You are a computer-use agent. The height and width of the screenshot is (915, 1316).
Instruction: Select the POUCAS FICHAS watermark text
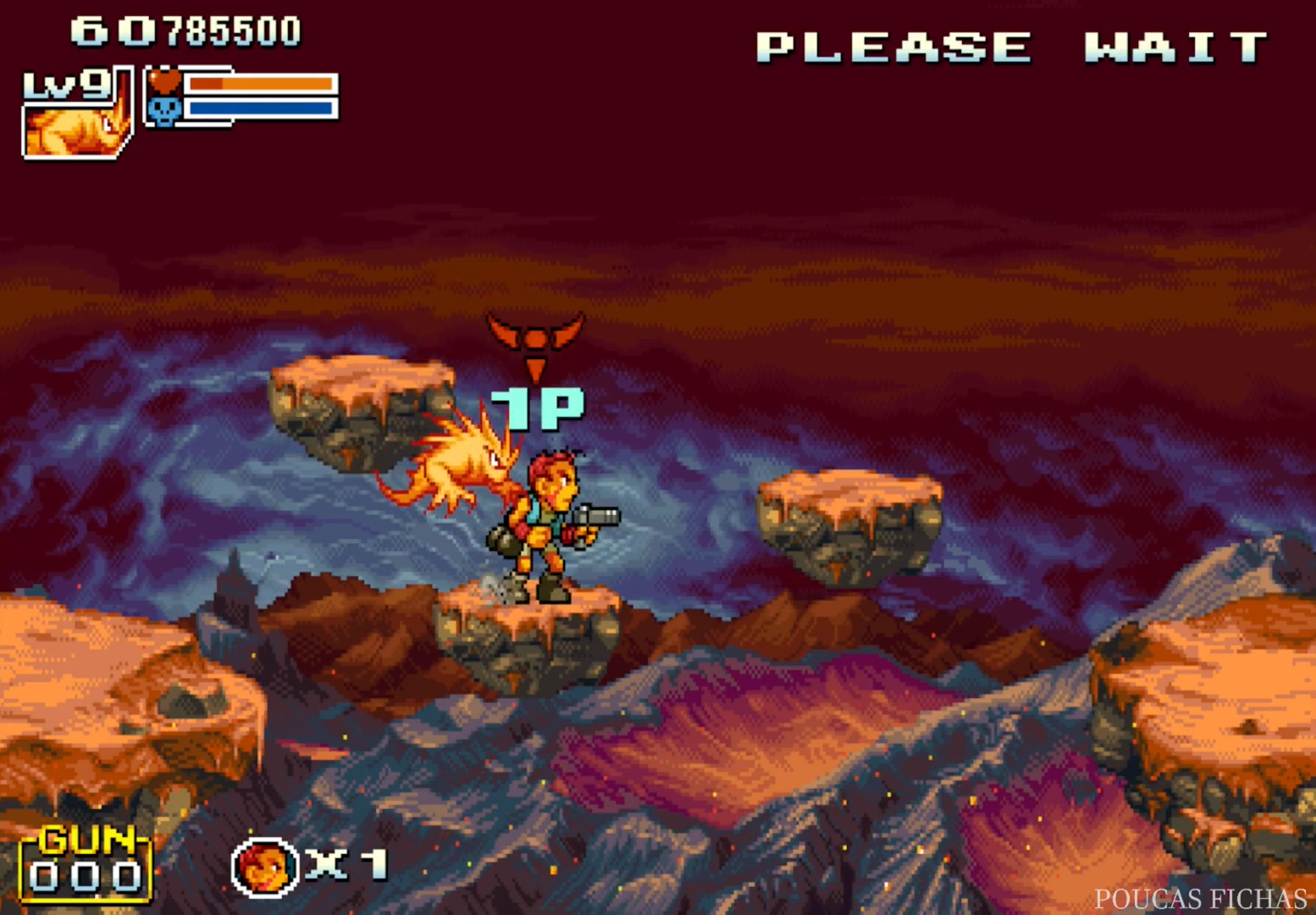click(x=1200, y=898)
